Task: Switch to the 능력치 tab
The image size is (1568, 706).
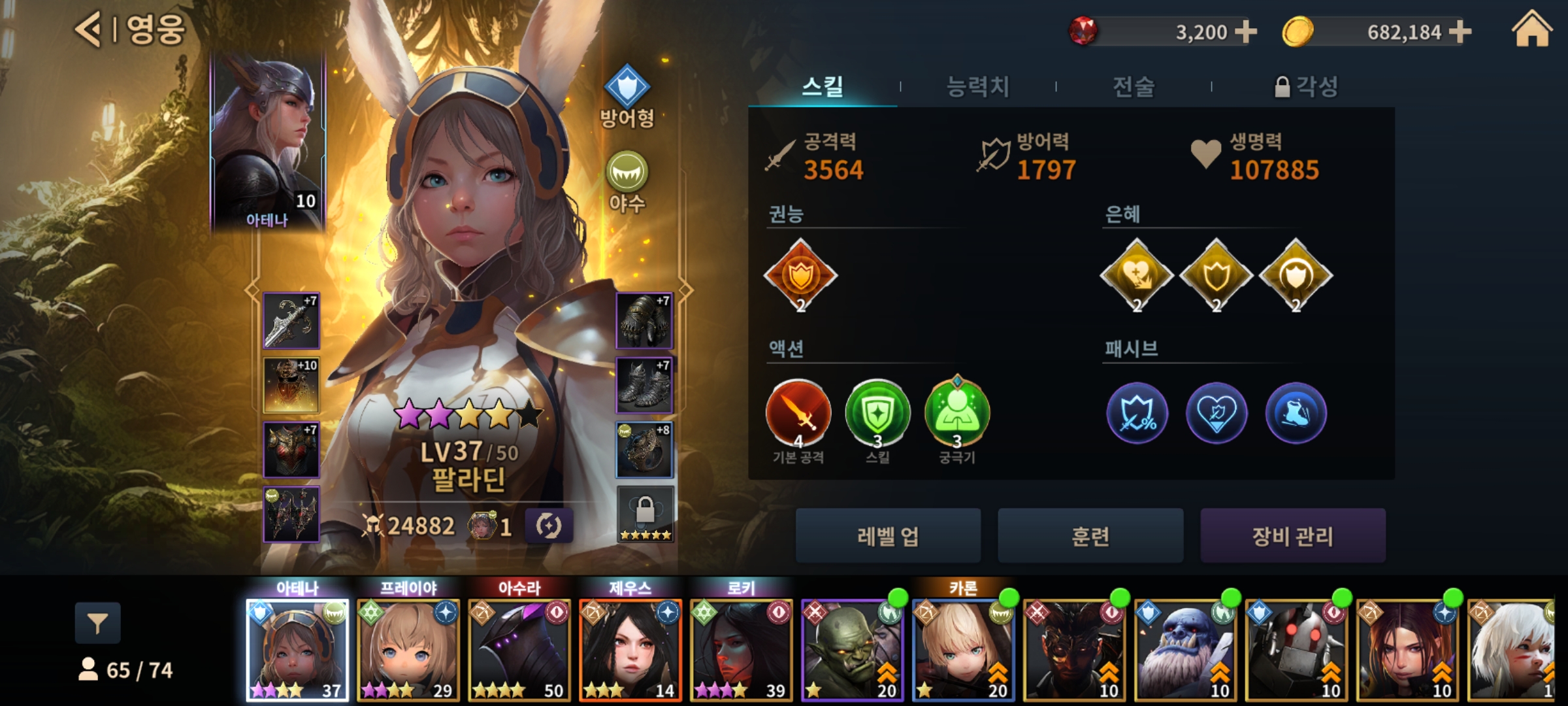Action: 977,86
